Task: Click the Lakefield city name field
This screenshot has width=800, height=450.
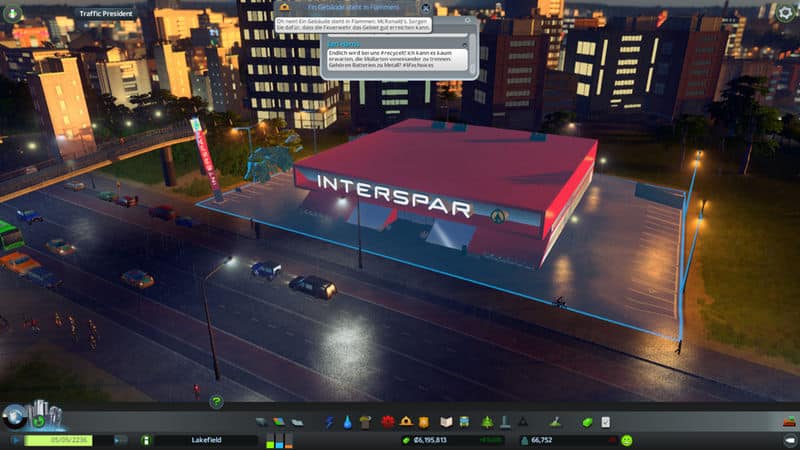Action: point(205,440)
